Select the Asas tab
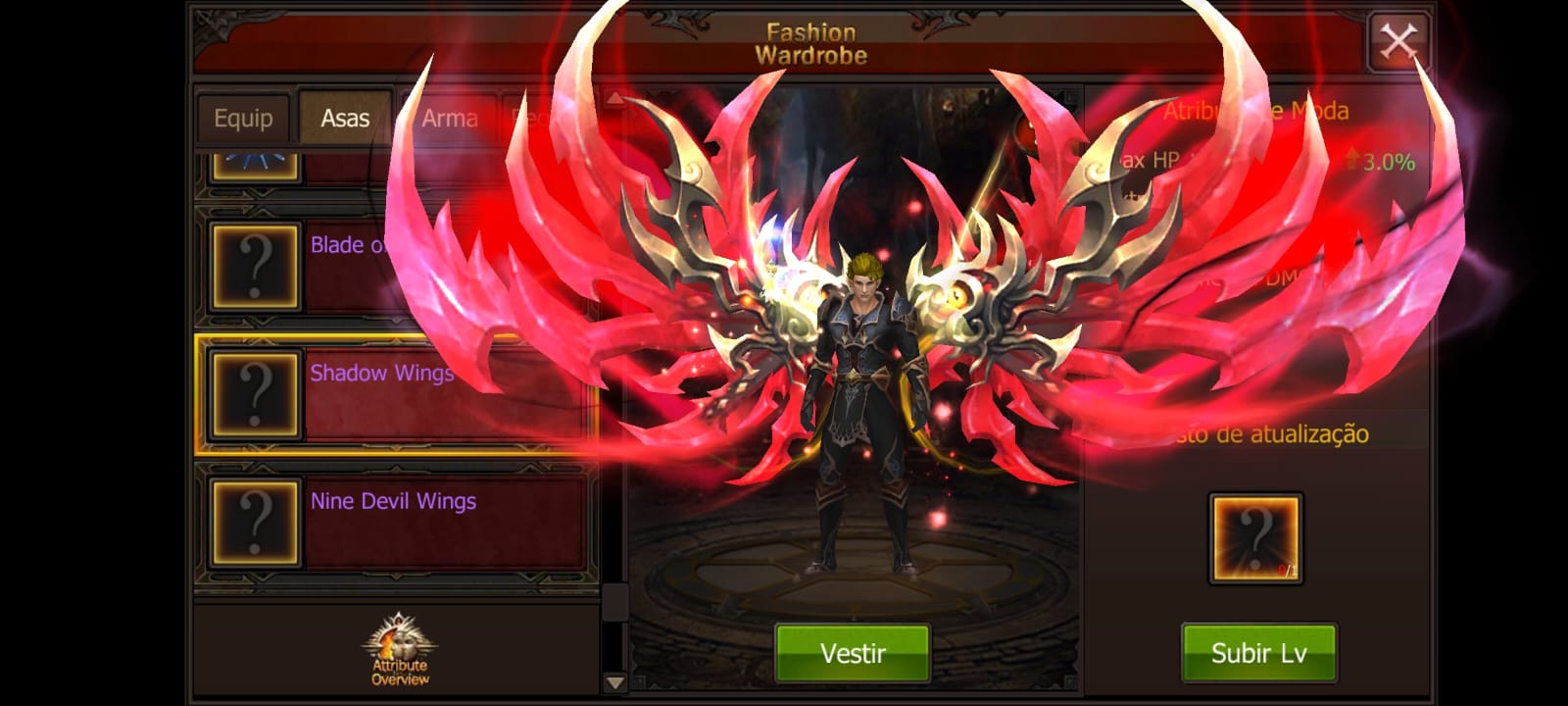 coord(345,119)
